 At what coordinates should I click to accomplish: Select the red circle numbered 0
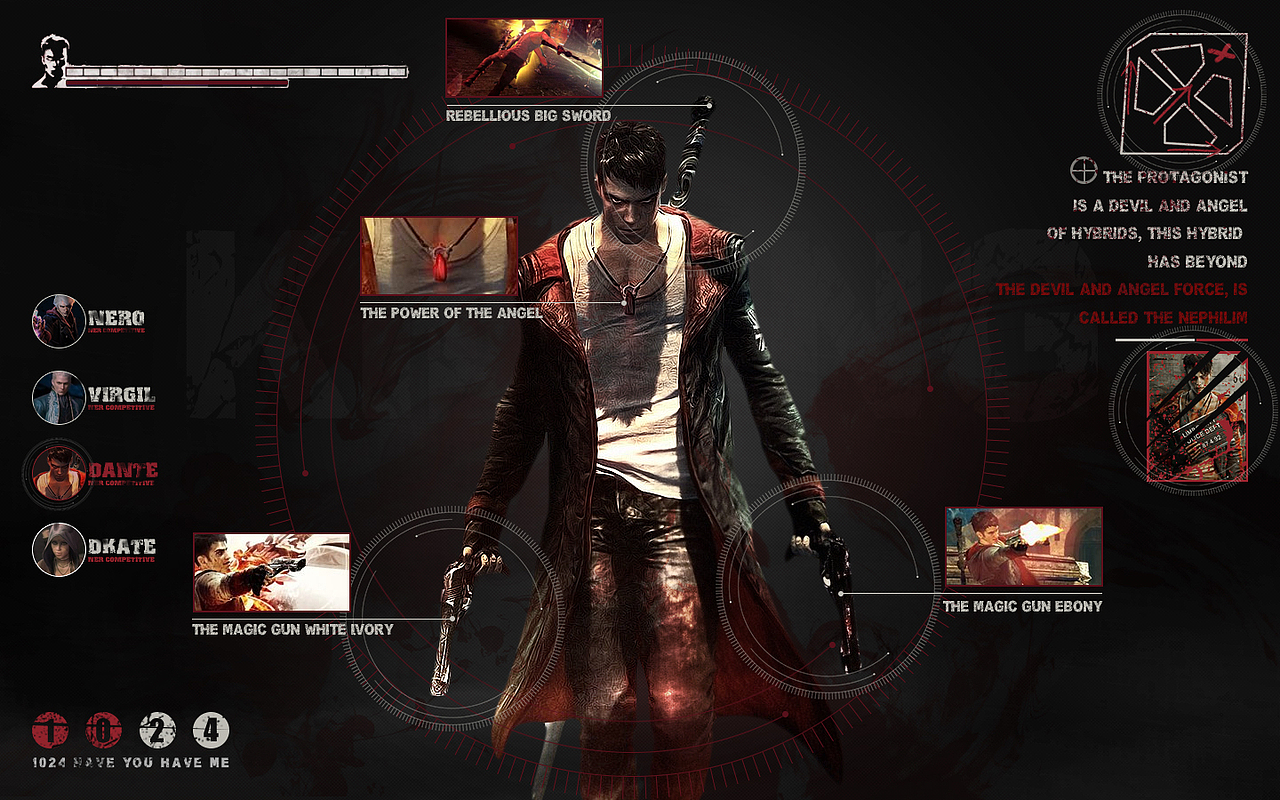[103, 730]
